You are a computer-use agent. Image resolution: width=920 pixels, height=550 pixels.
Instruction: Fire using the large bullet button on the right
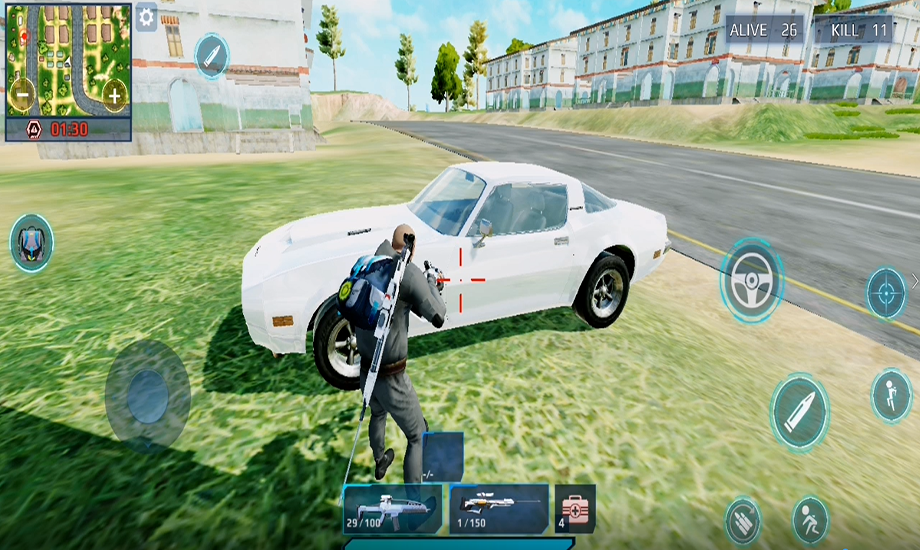coord(800,412)
